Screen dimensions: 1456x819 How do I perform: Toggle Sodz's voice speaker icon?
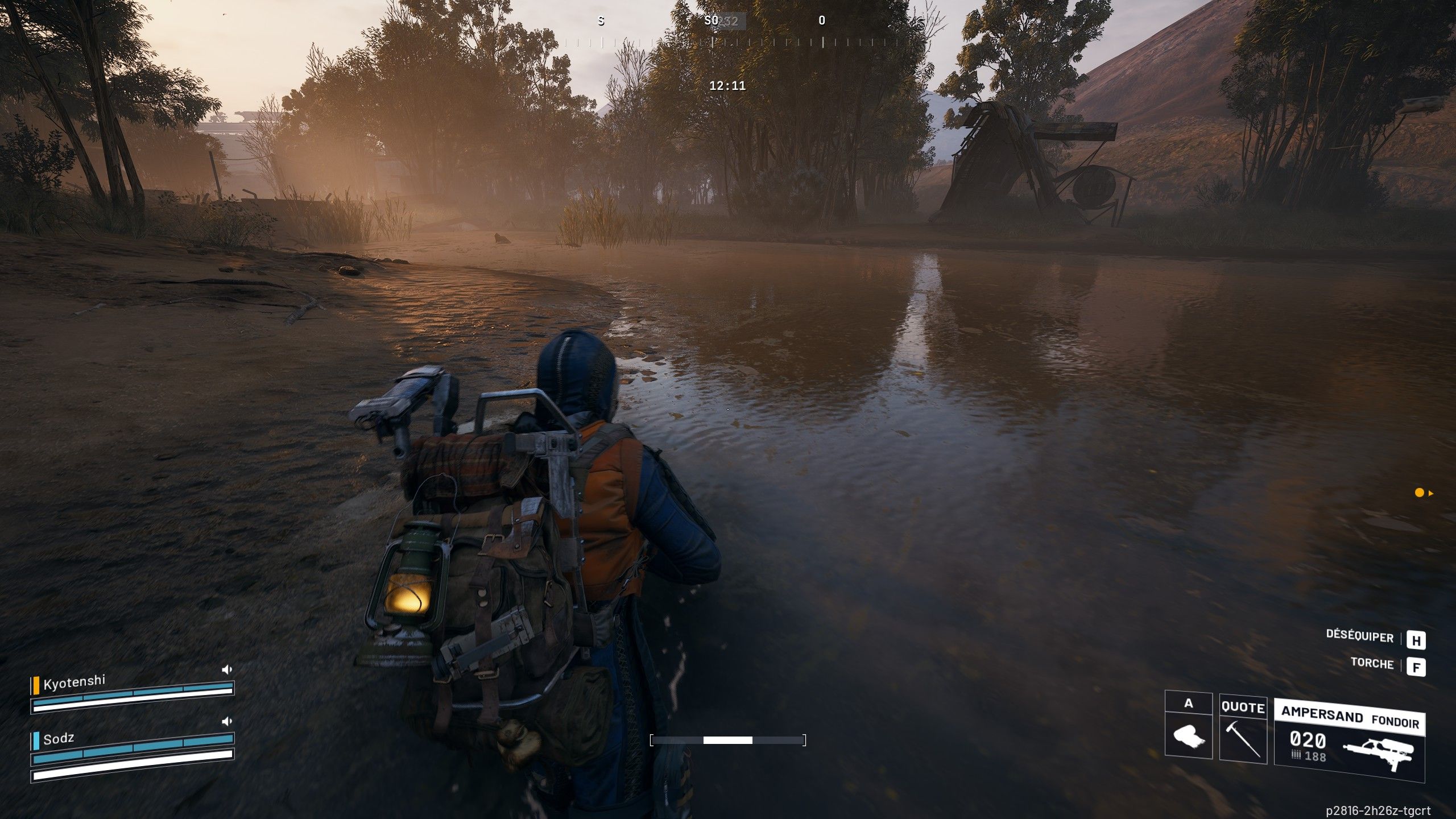pyautogui.click(x=227, y=721)
